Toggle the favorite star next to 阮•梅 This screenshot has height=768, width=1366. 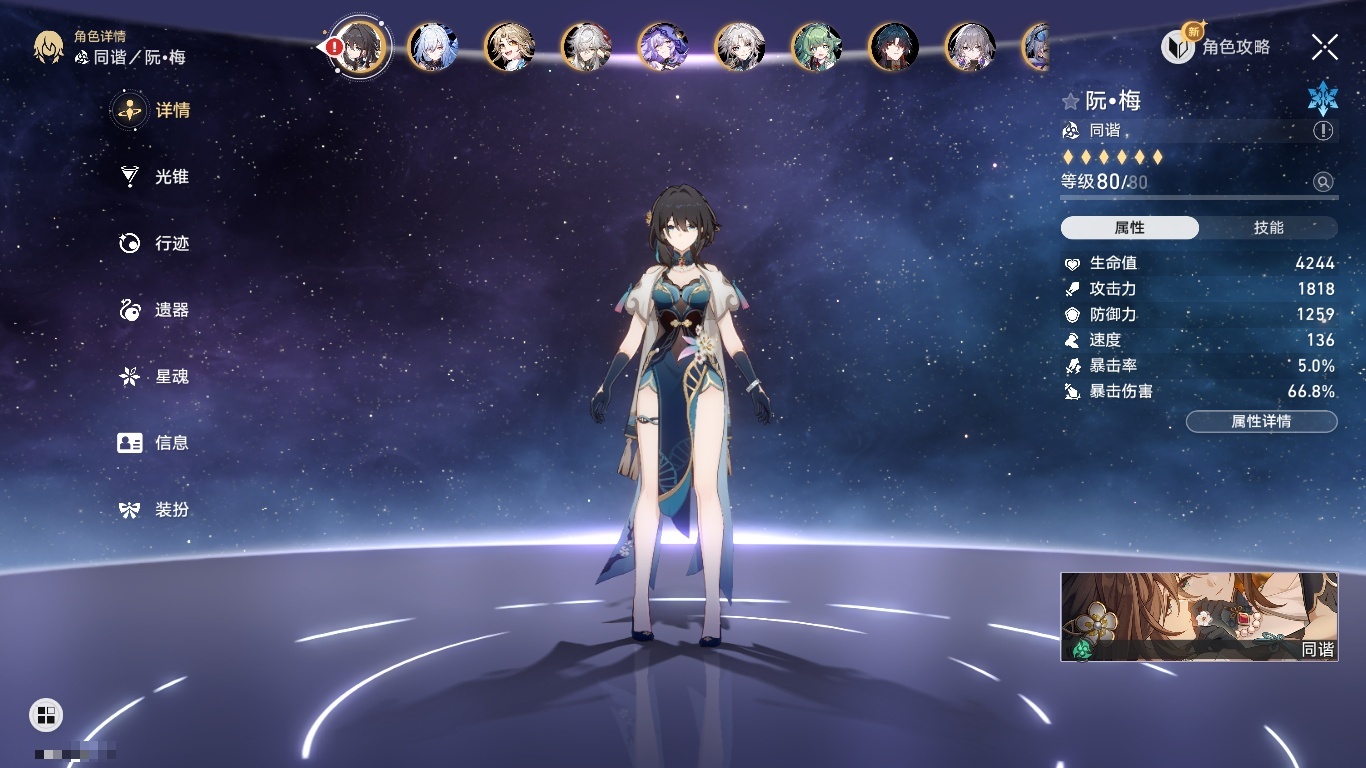point(1071,102)
